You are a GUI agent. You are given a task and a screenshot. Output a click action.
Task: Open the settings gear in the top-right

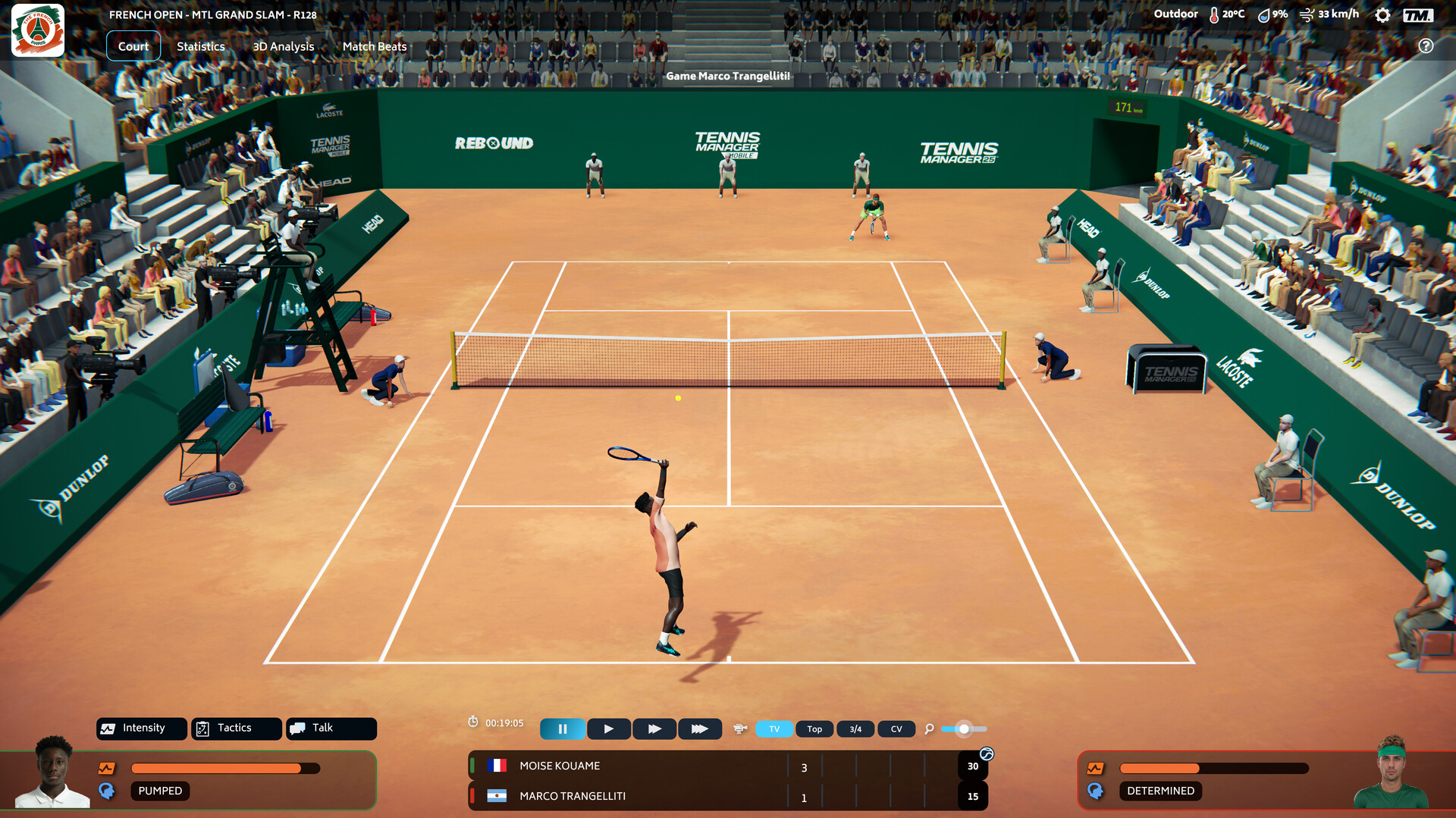1382,14
